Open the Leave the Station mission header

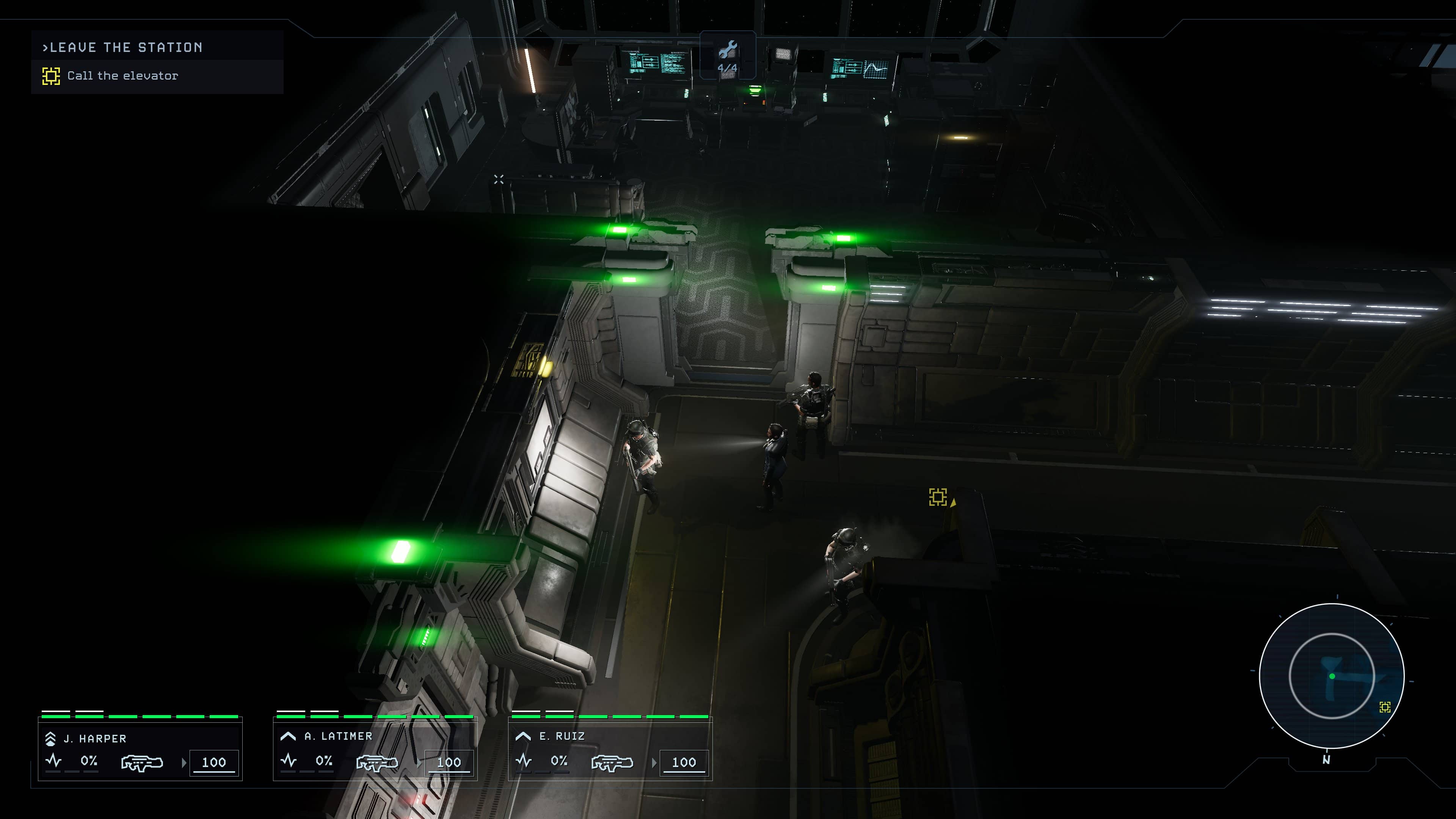click(122, 47)
